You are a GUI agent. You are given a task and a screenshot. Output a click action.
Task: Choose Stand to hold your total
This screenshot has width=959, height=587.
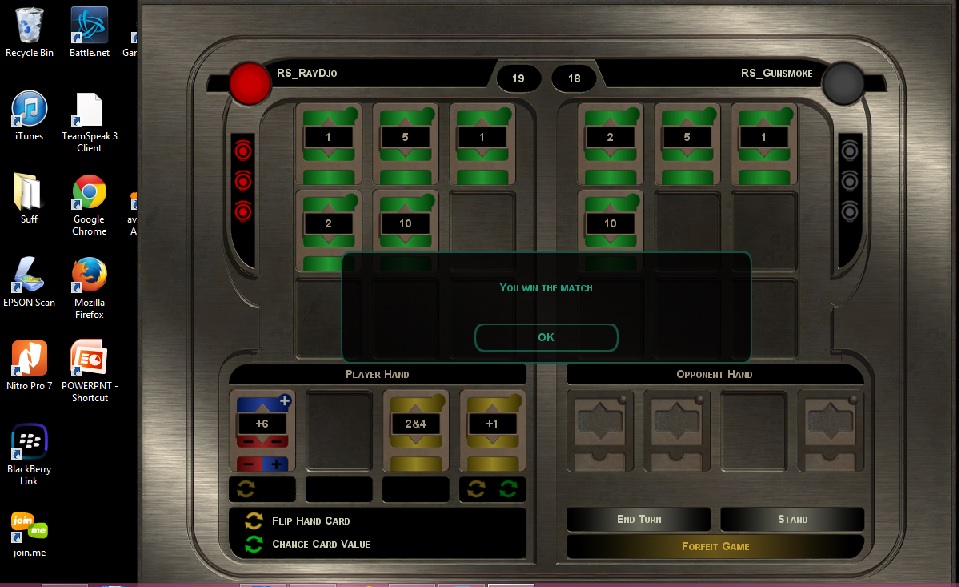coord(792,520)
